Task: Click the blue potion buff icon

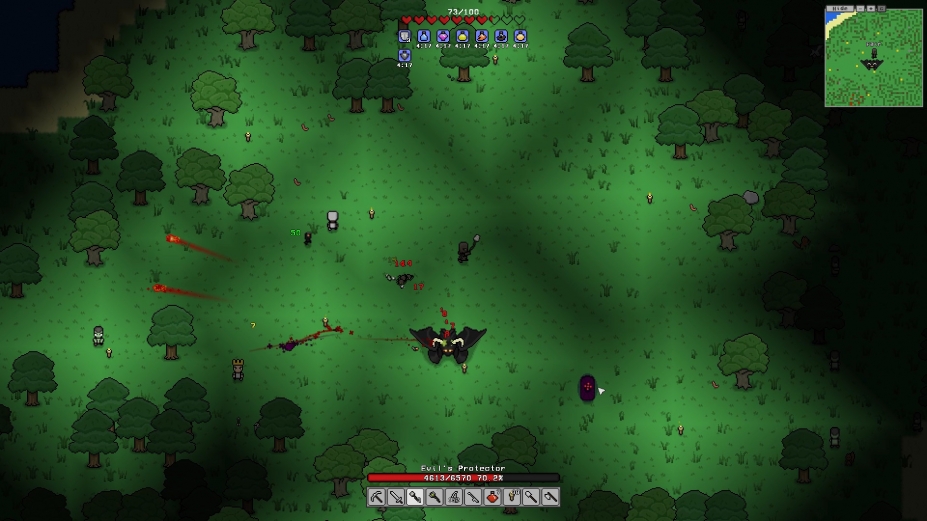Action: [x=424, y=36]
